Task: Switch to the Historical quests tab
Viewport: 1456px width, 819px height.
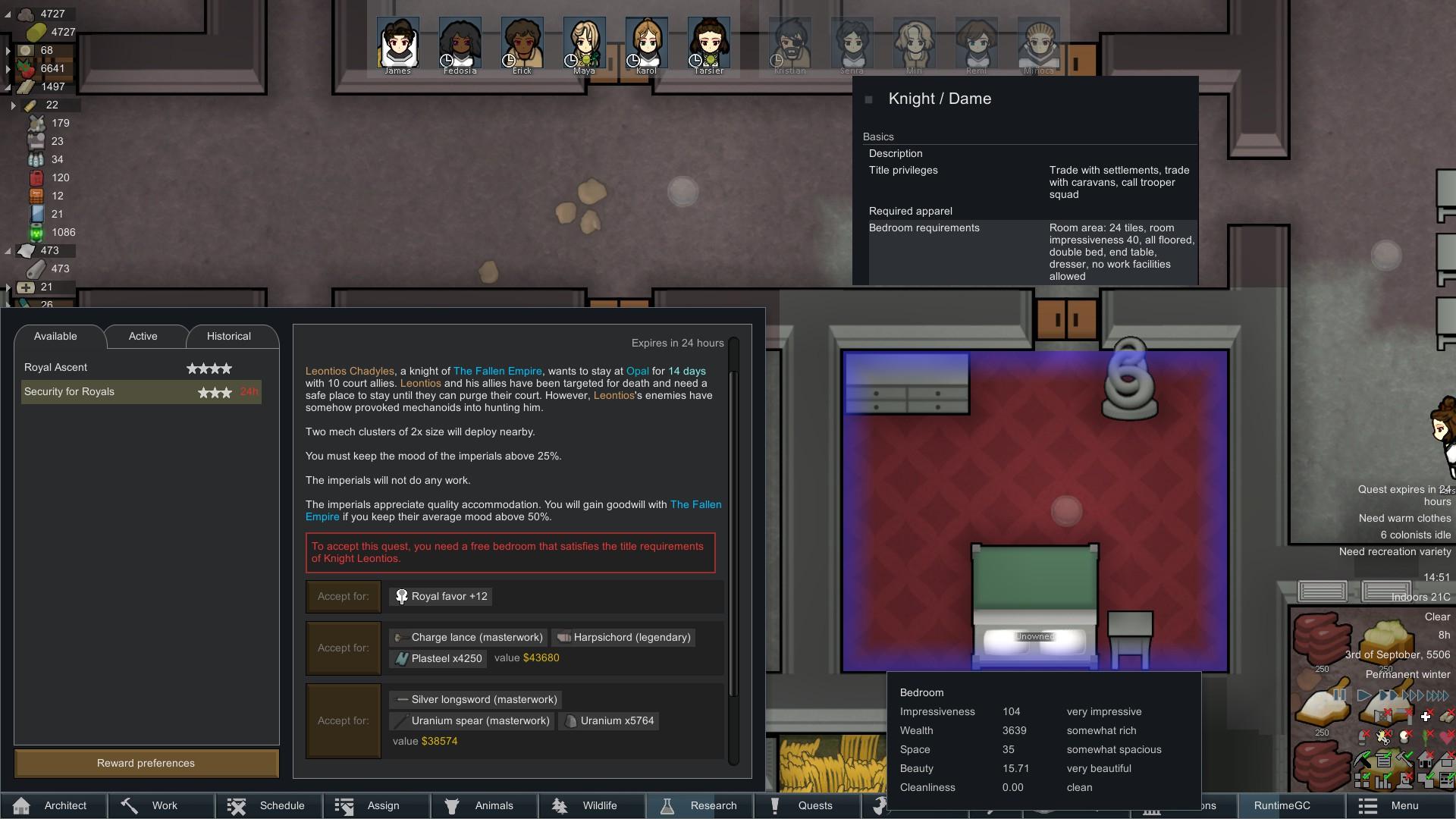Action: 229,336
